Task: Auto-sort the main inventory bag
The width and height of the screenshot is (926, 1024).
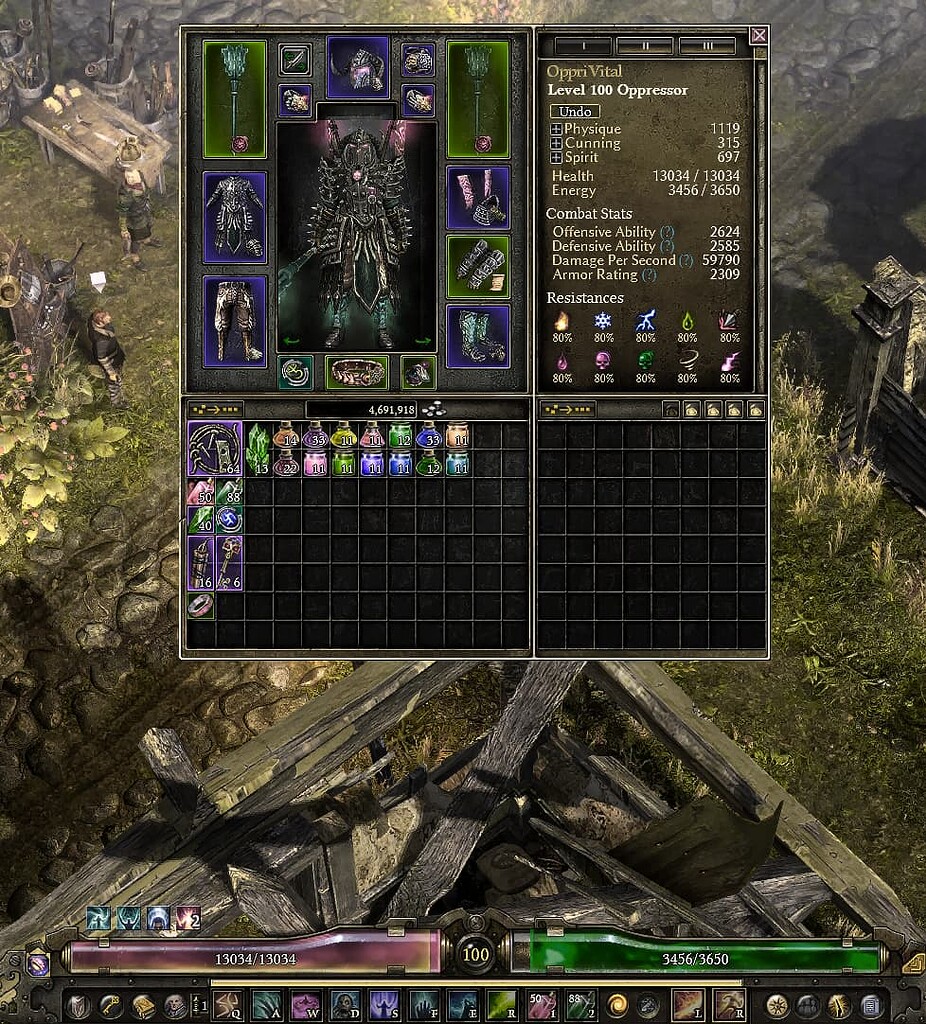Action: (215, 409)
